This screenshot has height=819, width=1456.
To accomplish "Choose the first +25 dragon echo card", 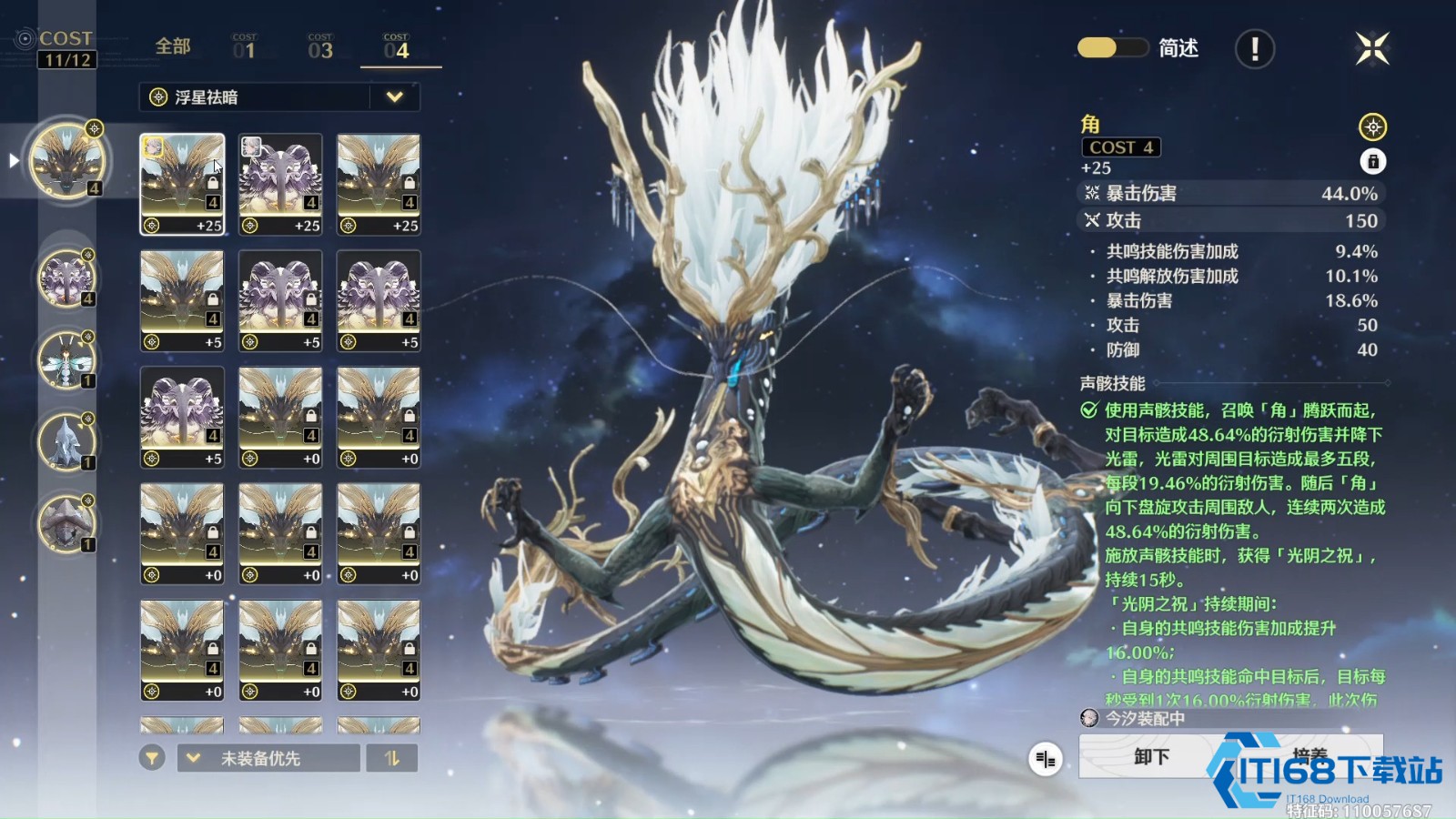I will coord(182,184).
